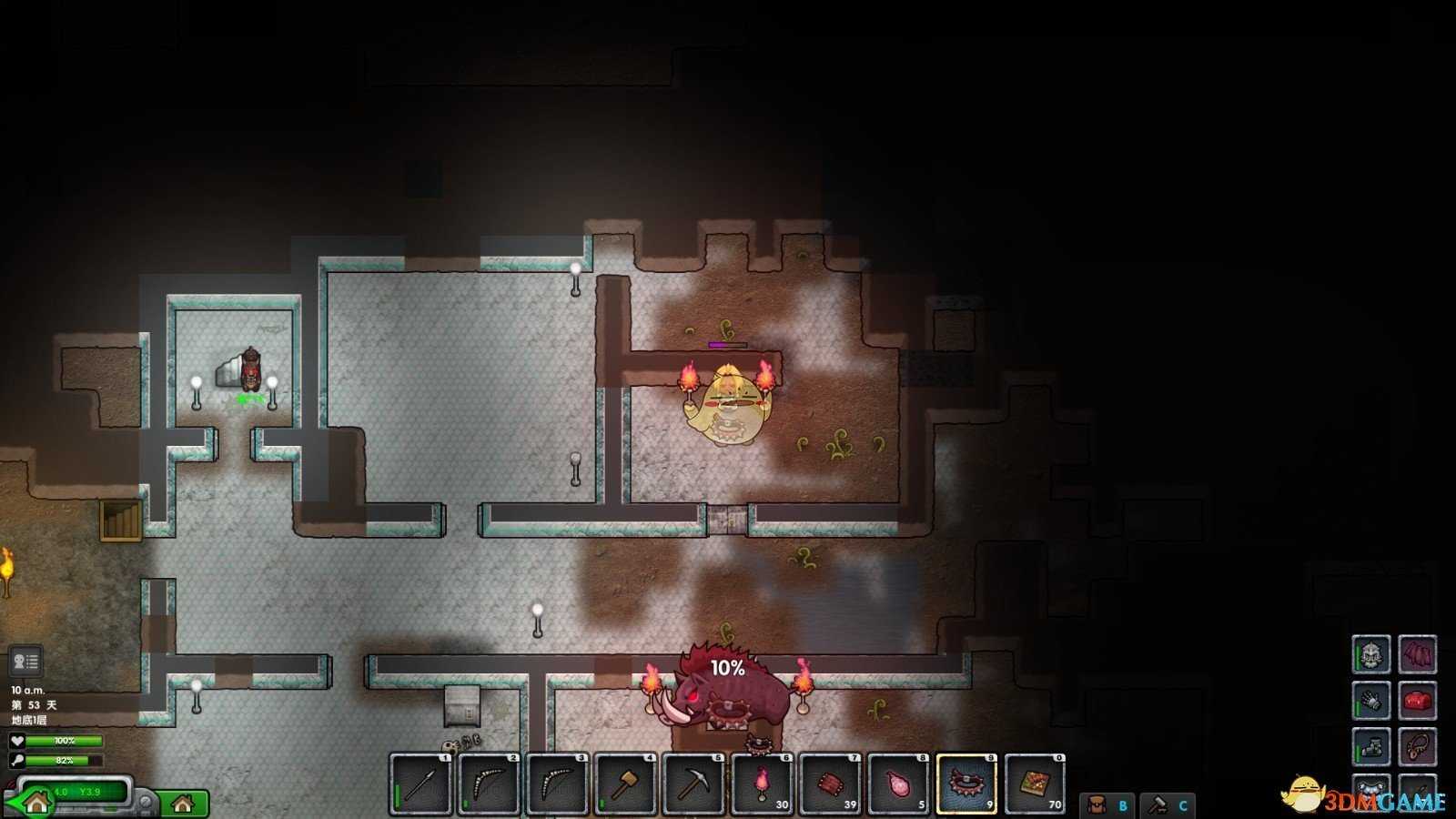Screen dimensions: 1456x819
Task: Select the pink torch stack of 30
Action: (x=762, y=784)
